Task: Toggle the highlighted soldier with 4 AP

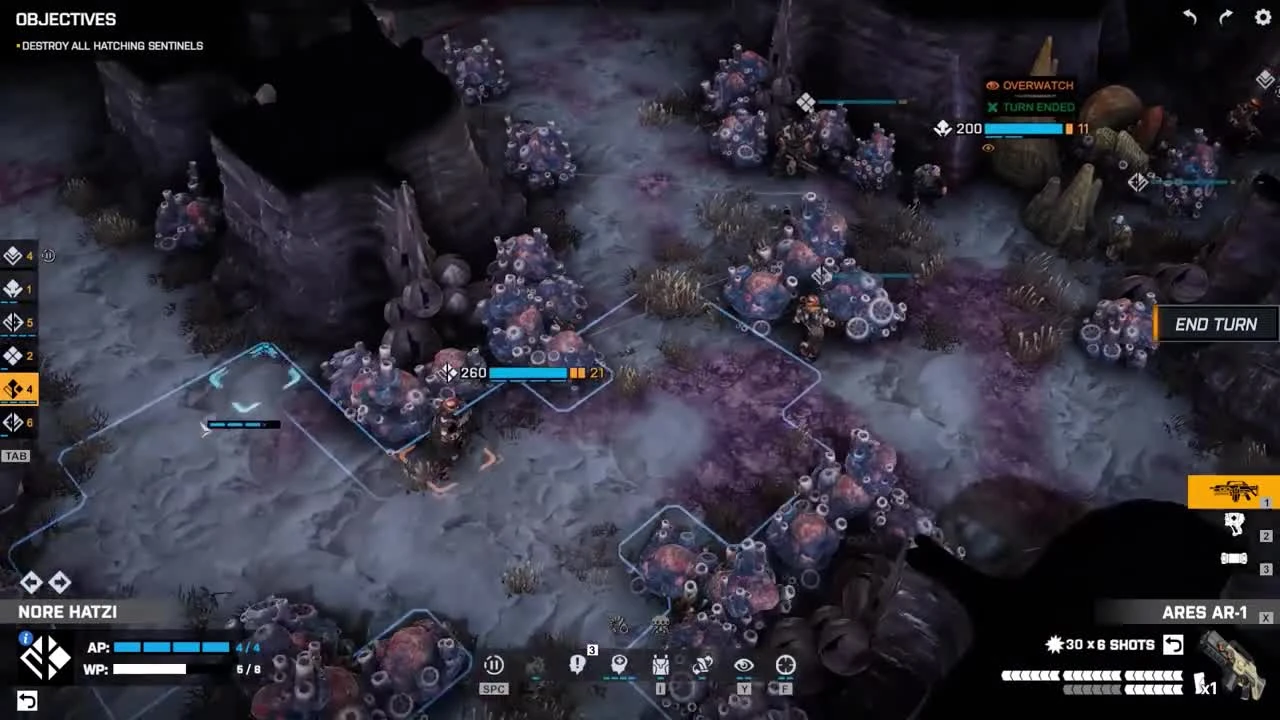Action: (15, 390)
